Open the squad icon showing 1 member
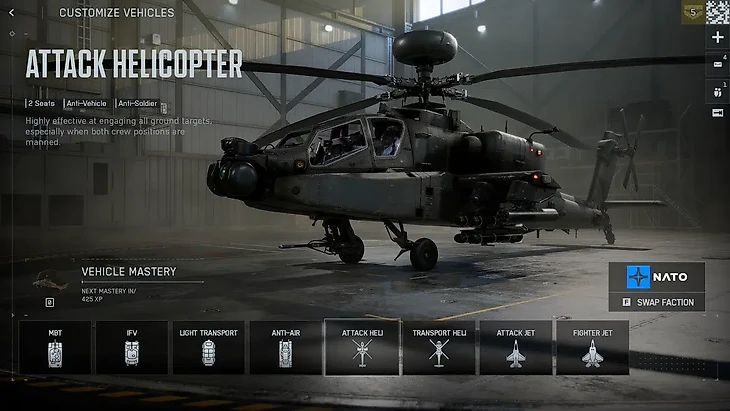 pos(717,90)
